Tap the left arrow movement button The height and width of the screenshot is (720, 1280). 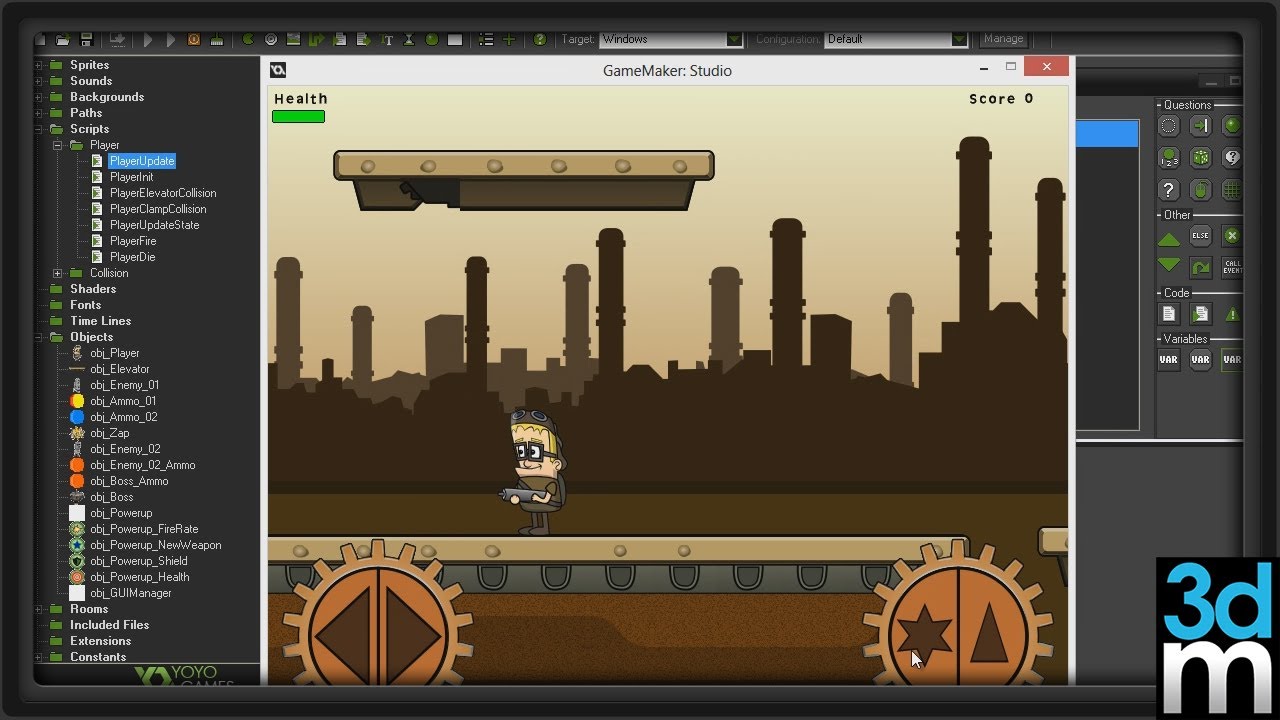(x=342, y=634)
